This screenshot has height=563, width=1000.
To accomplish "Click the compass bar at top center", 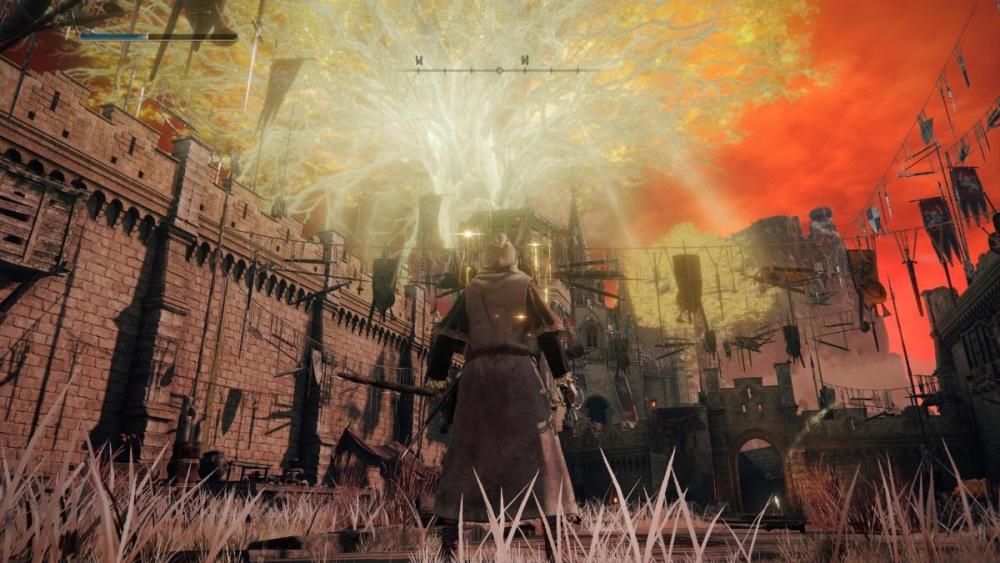I will tap(499, 69).
